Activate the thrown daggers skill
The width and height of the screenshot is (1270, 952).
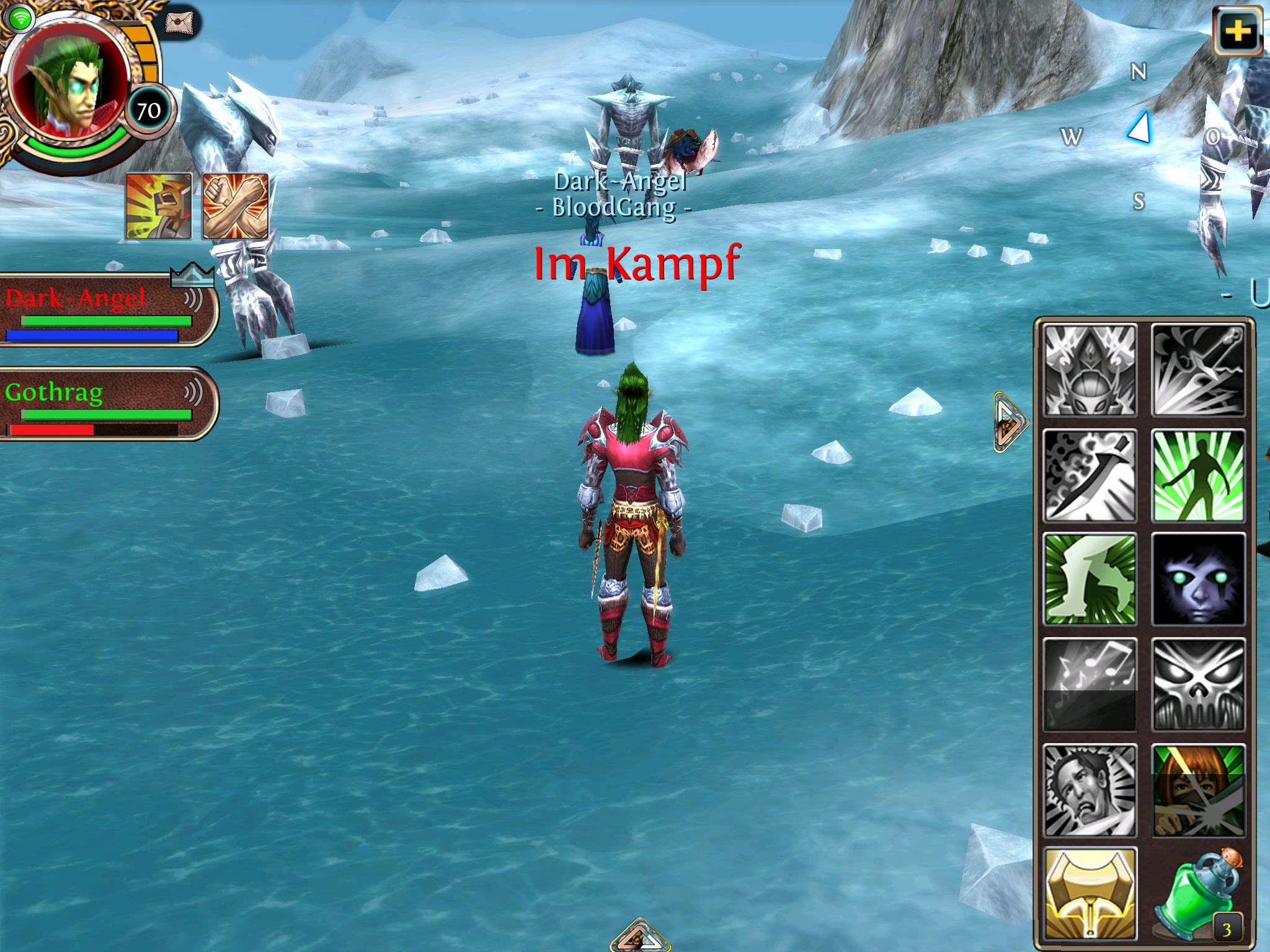click(1198, 371)
